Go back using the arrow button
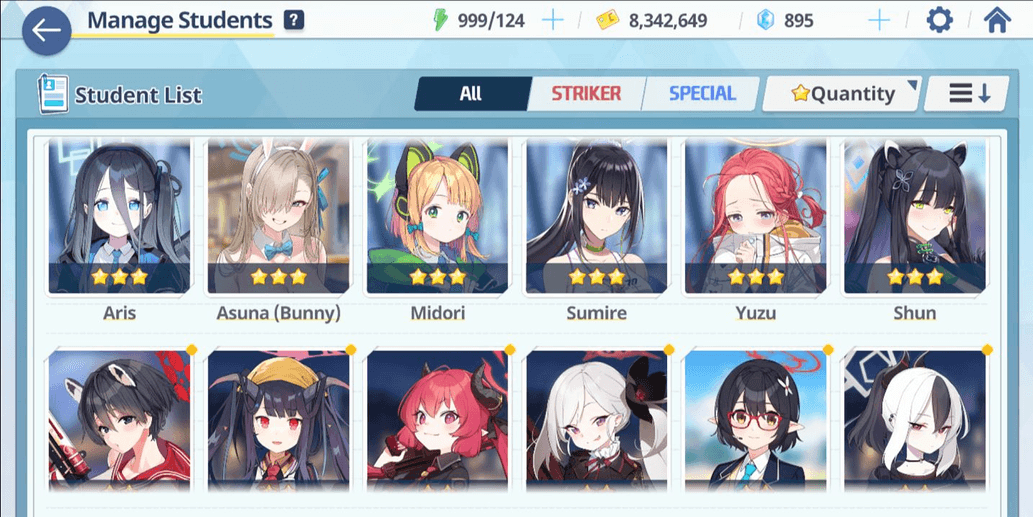The height and width of the screenshot is (517, 1033). click(x=46, y=30)
